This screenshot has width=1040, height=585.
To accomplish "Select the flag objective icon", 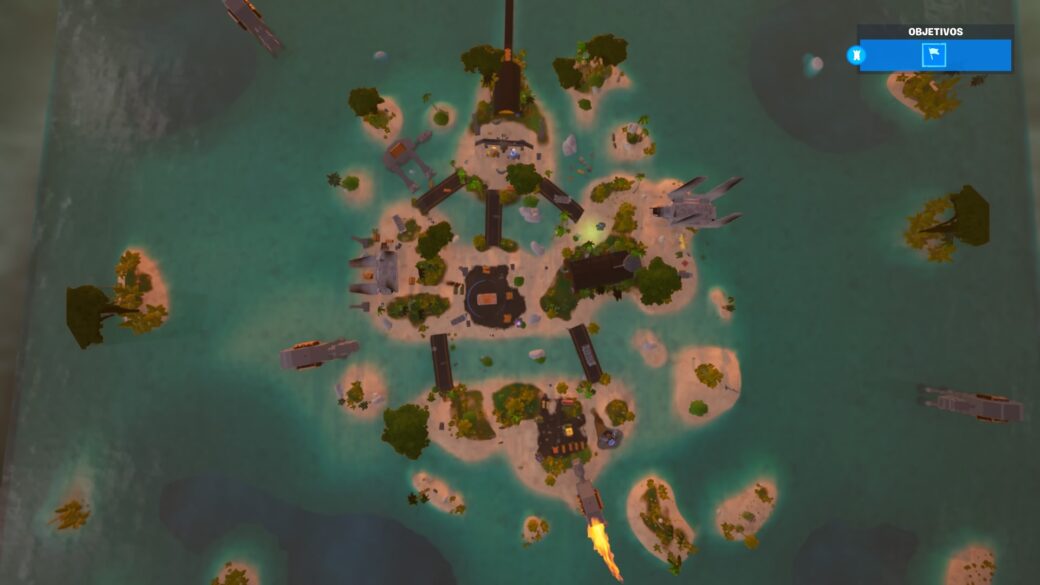I will [934, 55].
